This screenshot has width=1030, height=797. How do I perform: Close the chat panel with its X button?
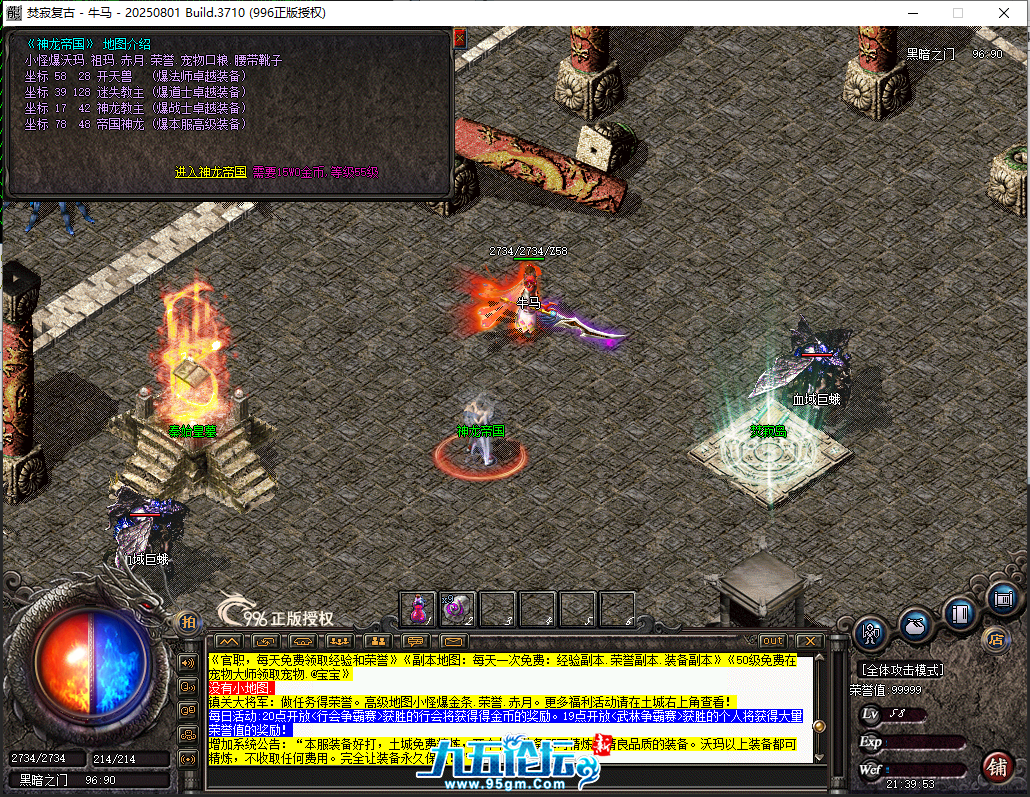(x=809, y=641)
